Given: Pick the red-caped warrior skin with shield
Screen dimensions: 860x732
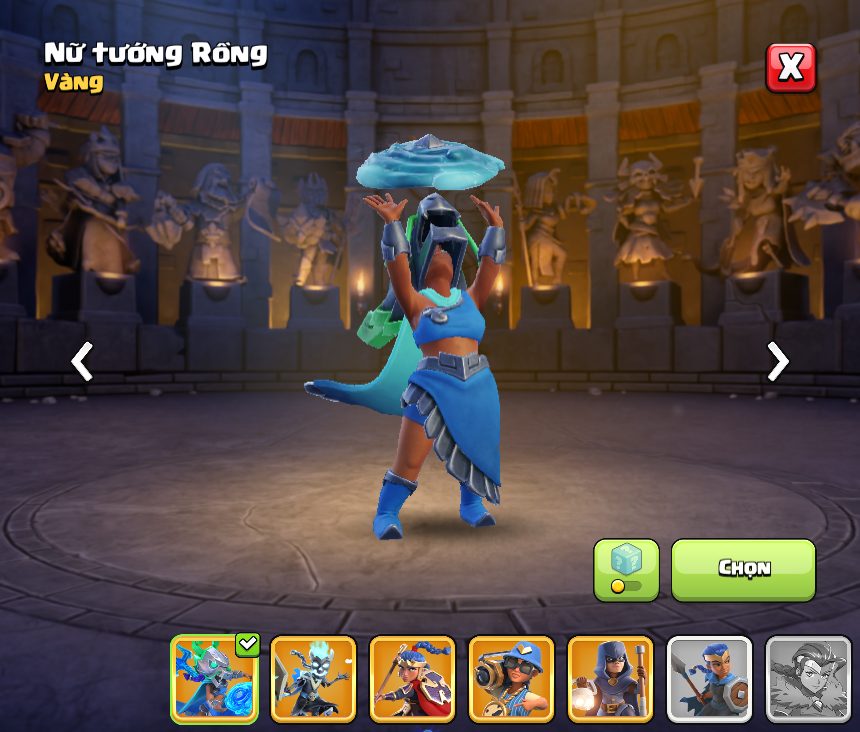Looking at the screenshot, I should tap(412, 679).
